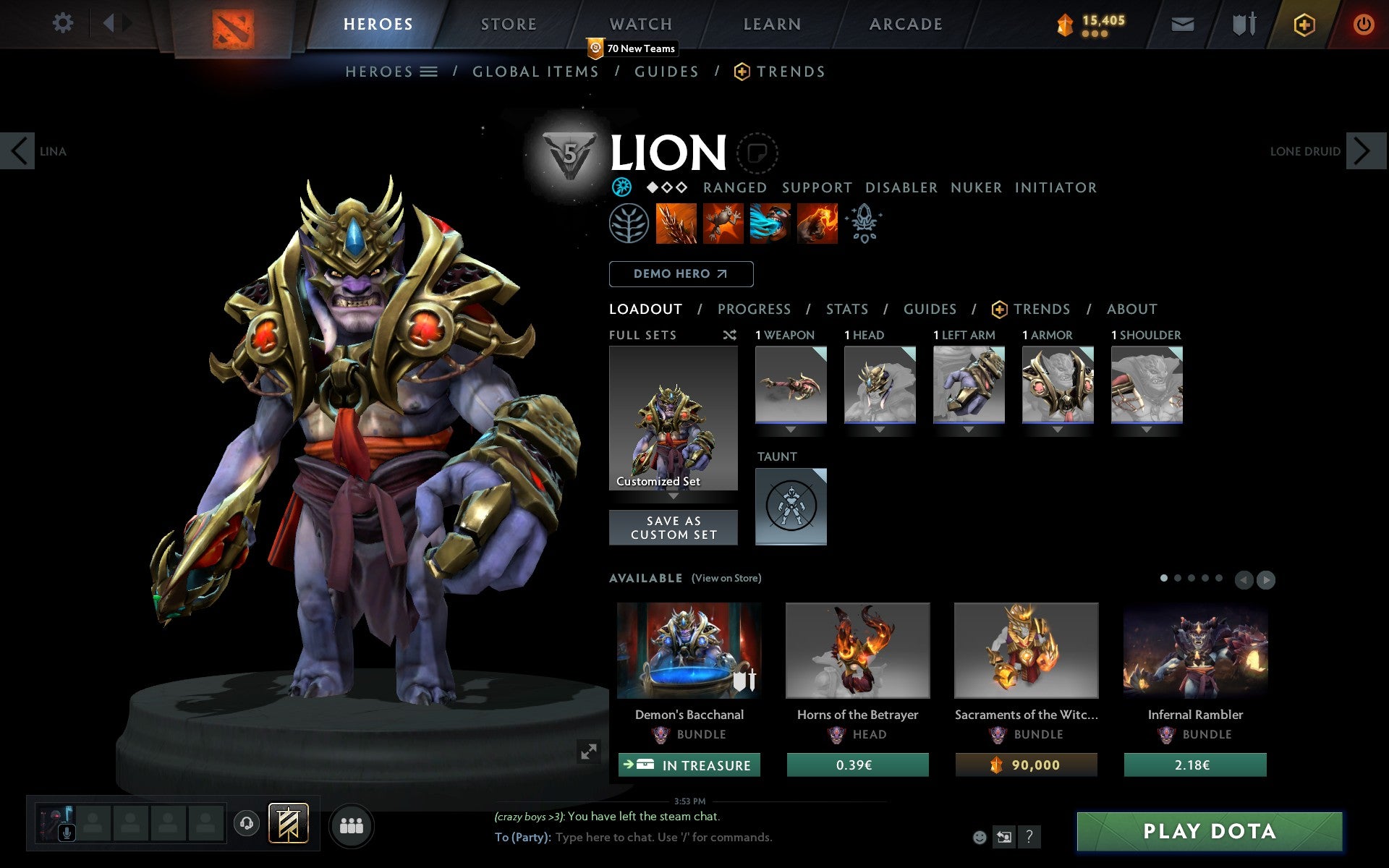1389x868 pixels.
Task: Expand the Heroes hamburger list
Action: point(429,71)
